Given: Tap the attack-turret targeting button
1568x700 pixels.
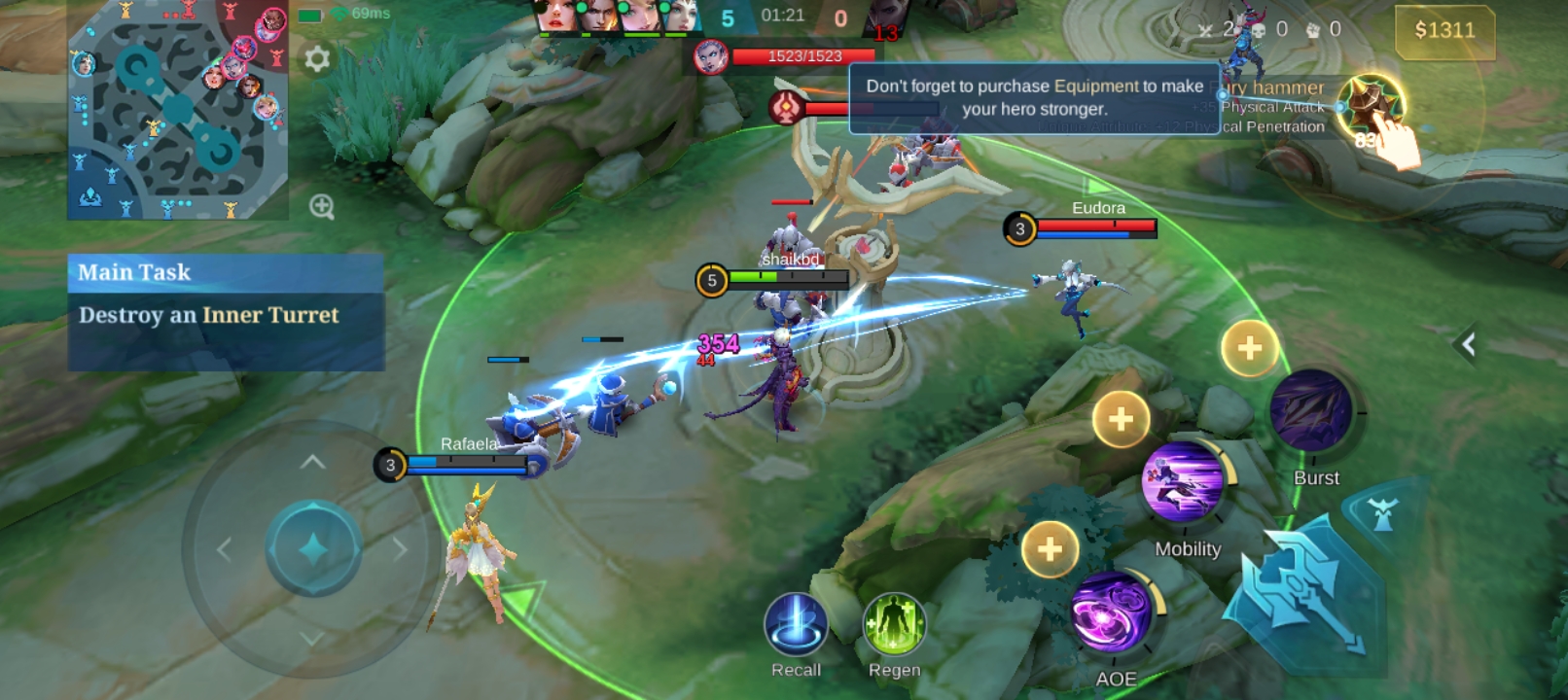Looking at the screenshot, I should pos(1382,512).
